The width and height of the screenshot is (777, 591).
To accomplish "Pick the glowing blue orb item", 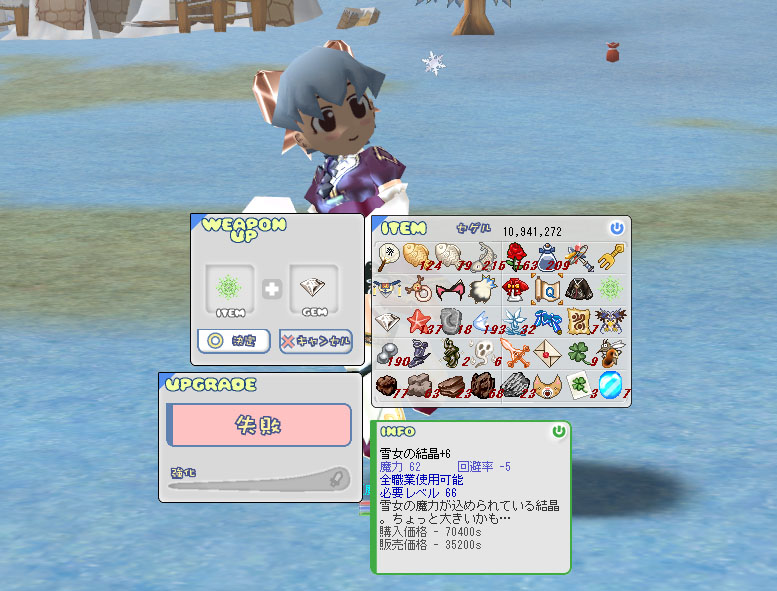I will point(612,385).
